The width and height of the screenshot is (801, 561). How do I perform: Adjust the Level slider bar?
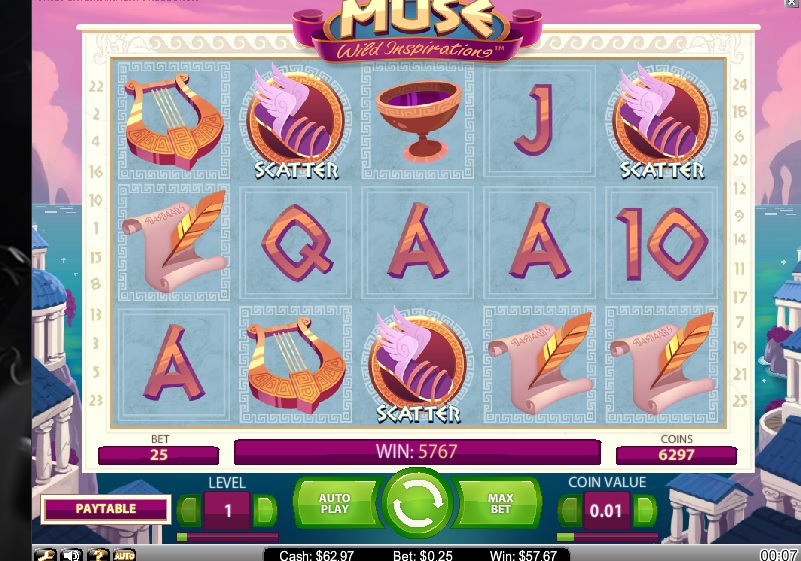[x=227, y=537]
